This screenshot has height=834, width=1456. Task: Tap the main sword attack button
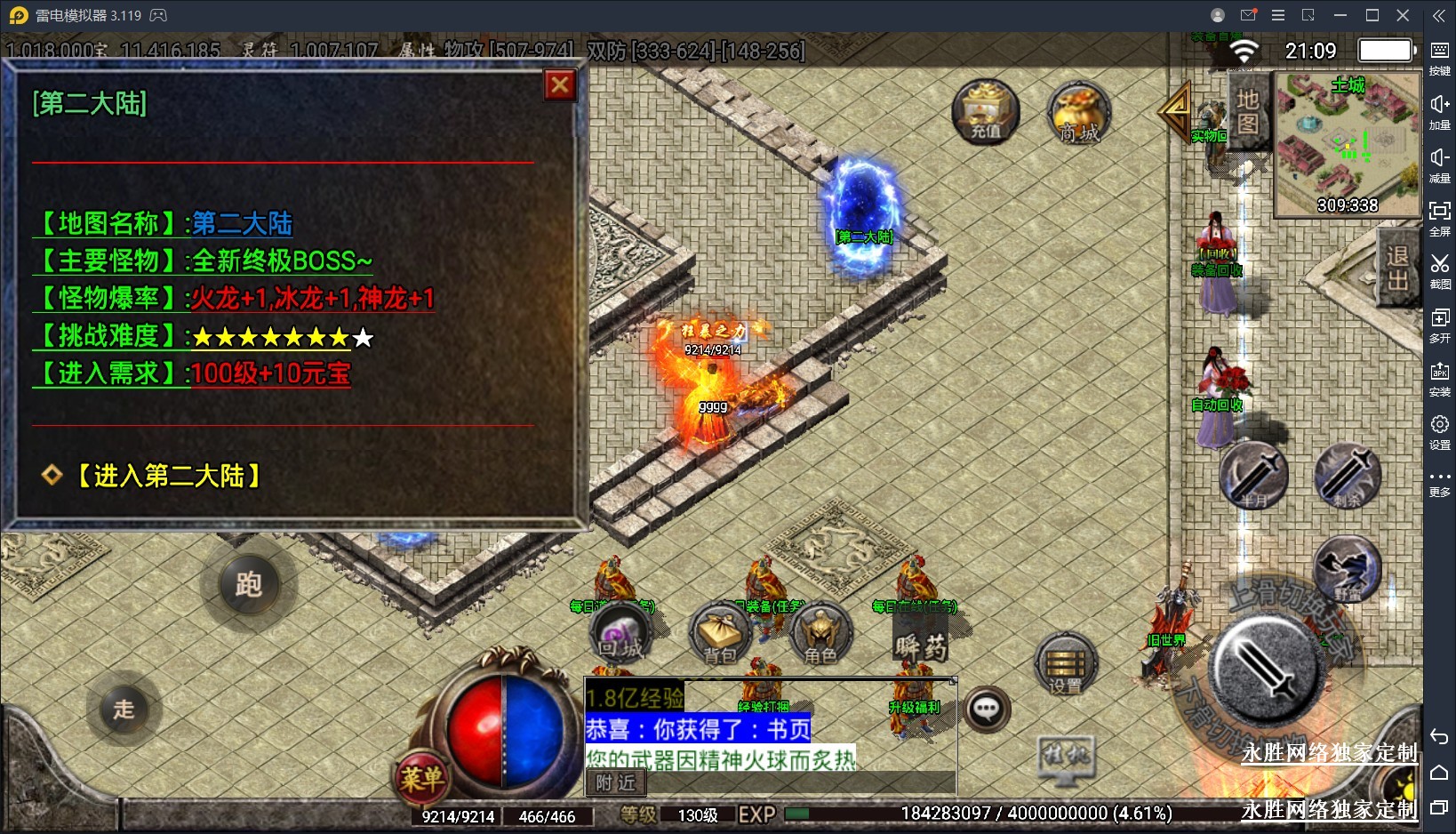pyautogui.click(x=1266, y=667)
